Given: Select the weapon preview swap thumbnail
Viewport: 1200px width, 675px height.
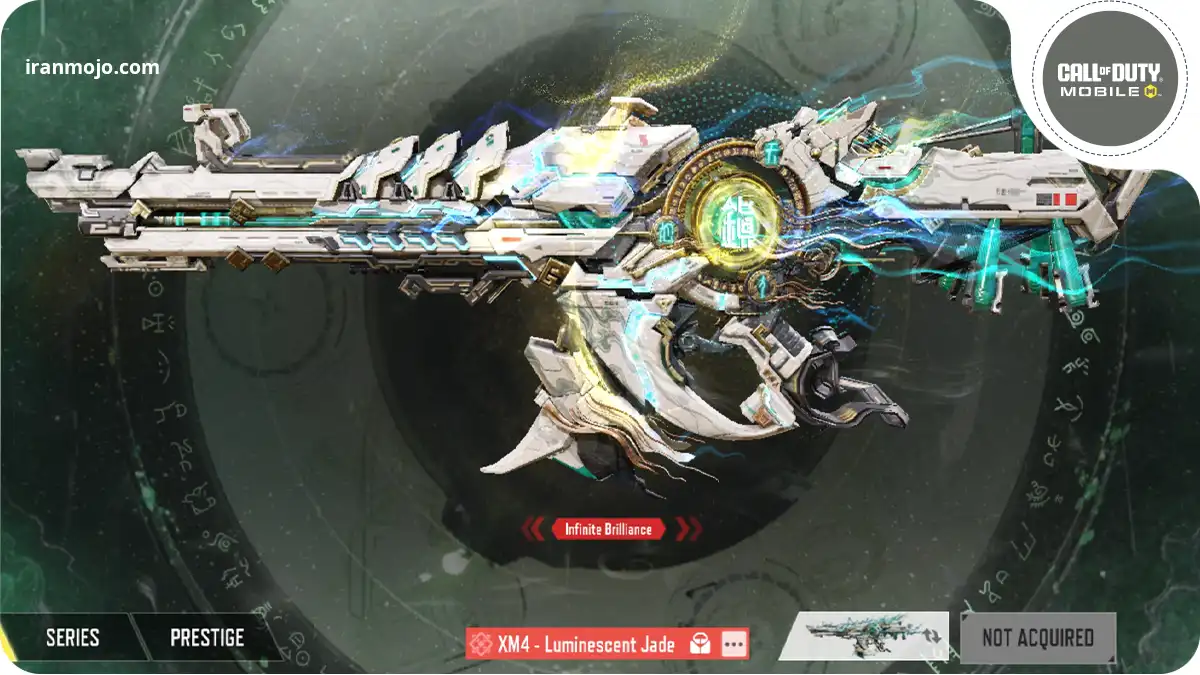Looking at the screenshot, I should (x=863, y=636).
